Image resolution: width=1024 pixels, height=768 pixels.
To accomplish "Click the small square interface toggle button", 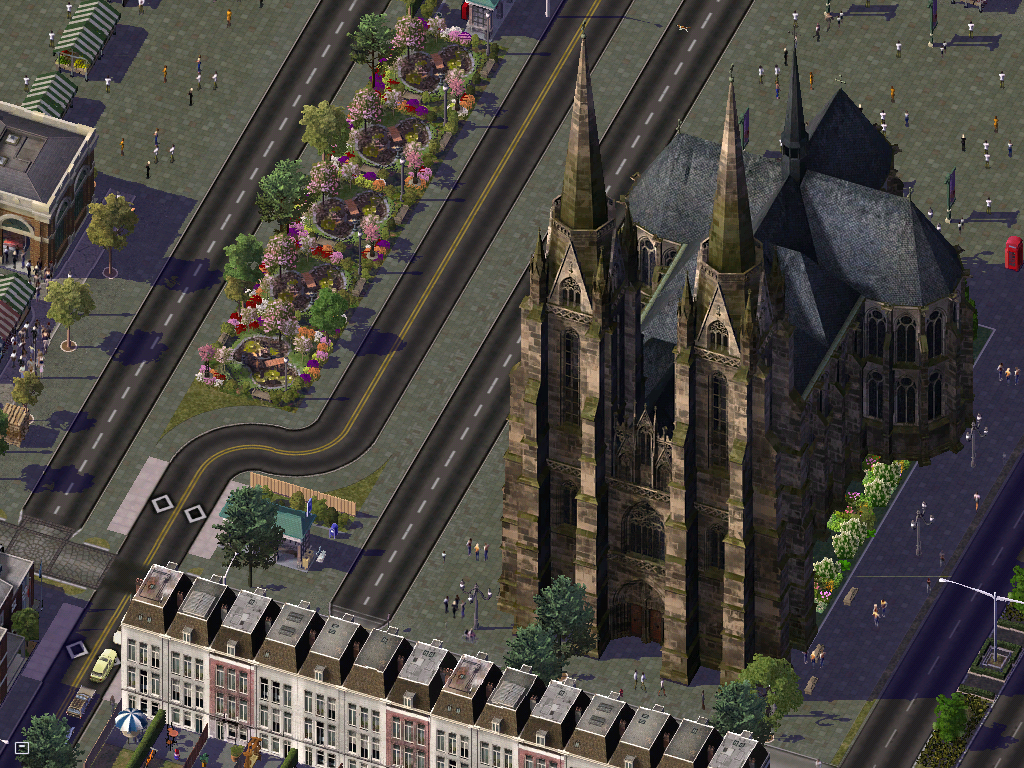I will (x=22, y=747).
